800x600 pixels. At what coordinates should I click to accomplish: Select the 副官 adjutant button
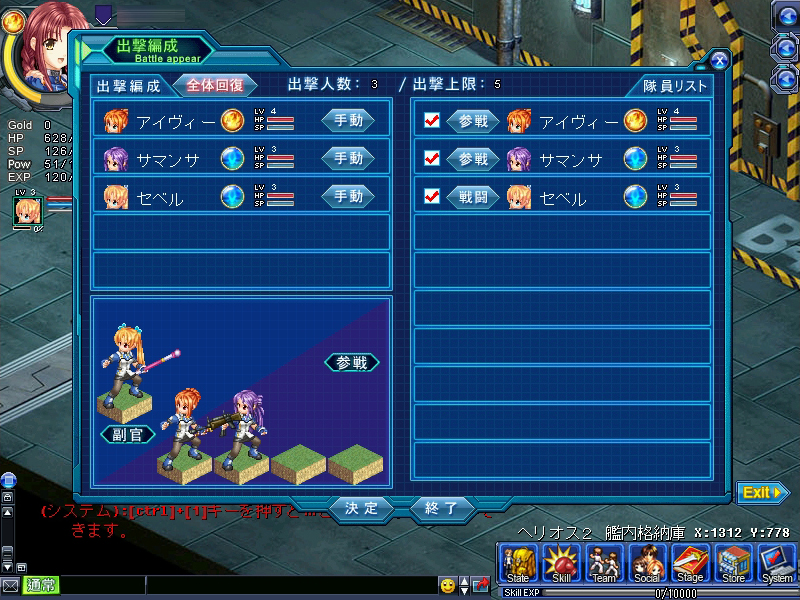pos(128,434)
